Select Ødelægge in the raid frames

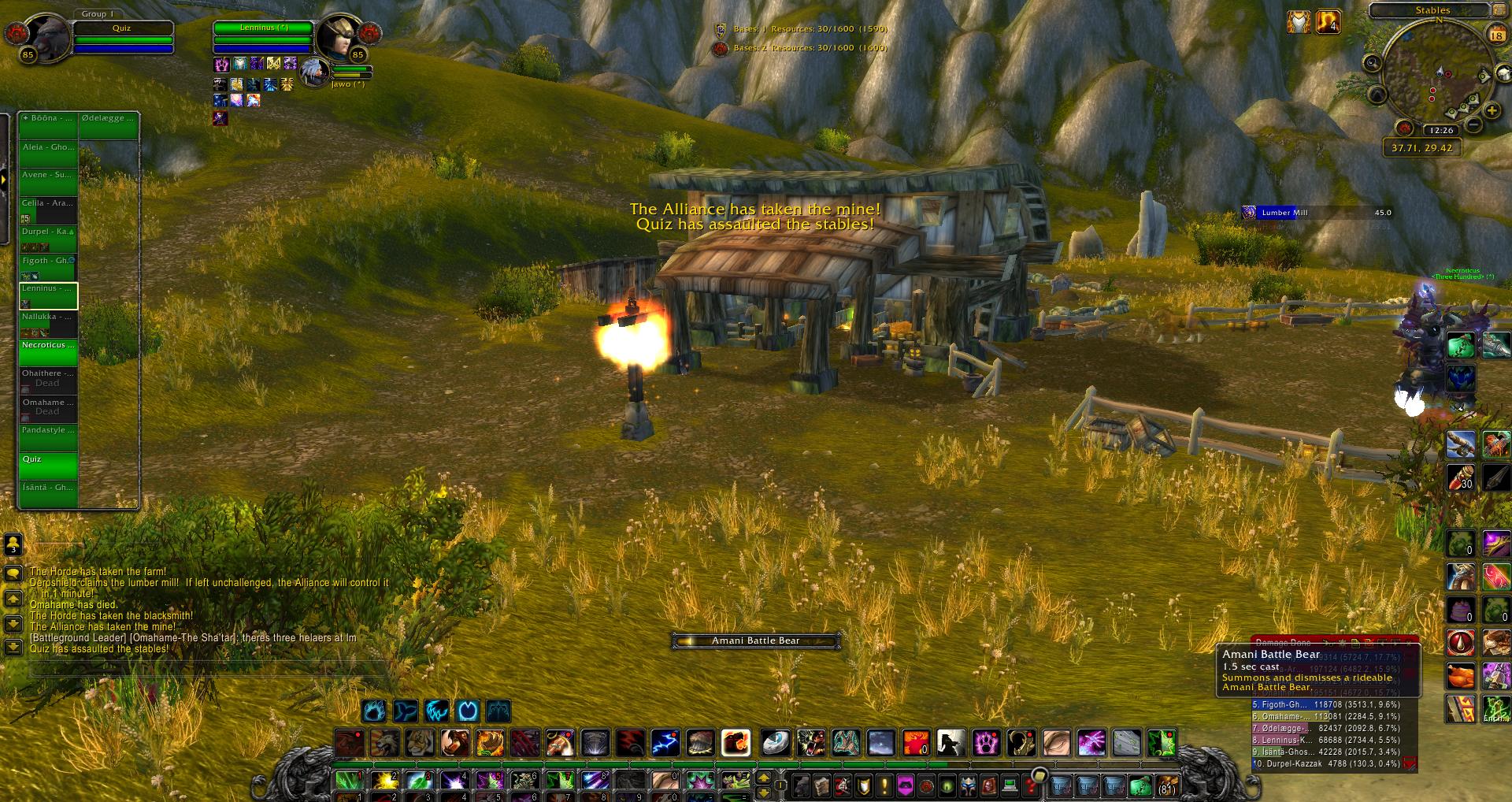(x=109, y=126)
